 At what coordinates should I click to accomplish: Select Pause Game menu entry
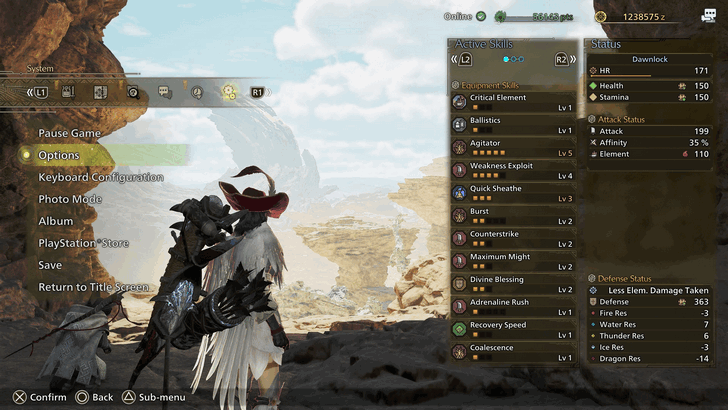click(70, 133)
